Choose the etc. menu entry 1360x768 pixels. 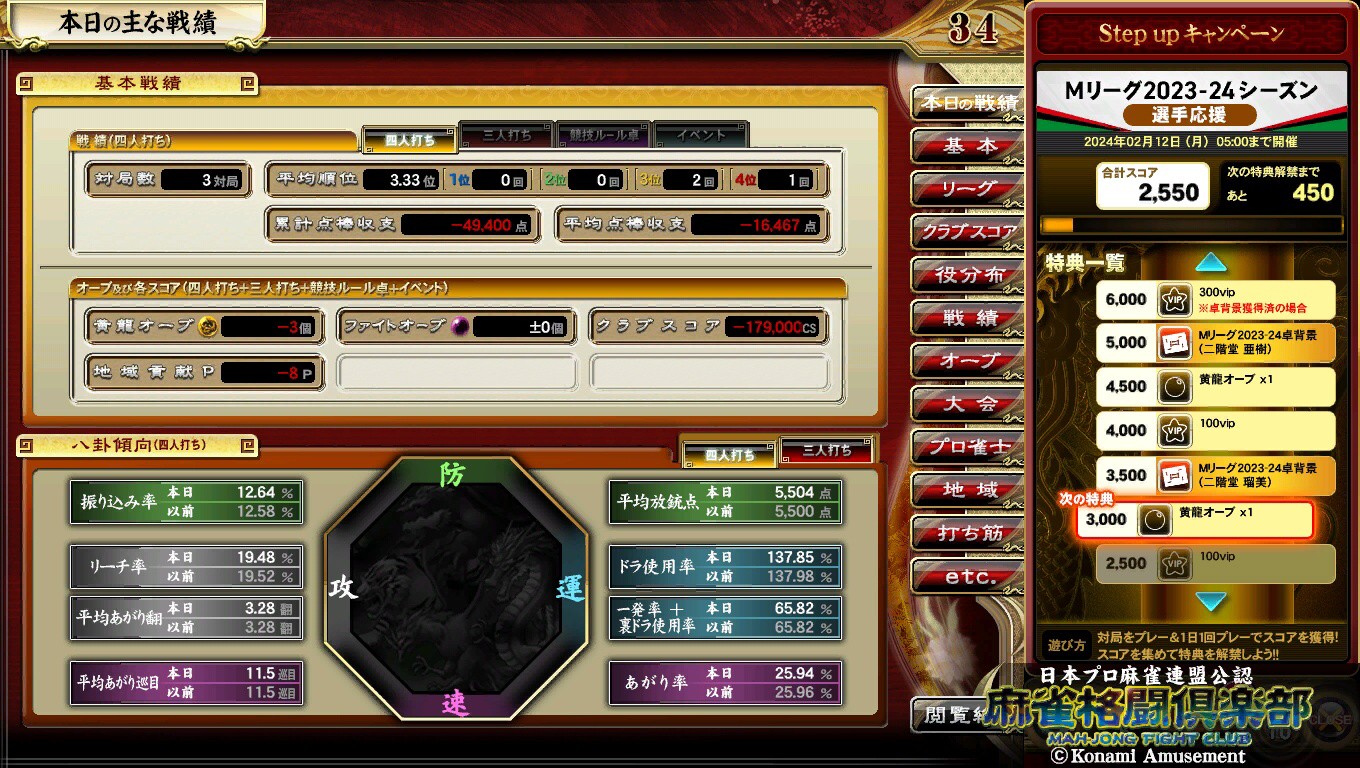968,577
